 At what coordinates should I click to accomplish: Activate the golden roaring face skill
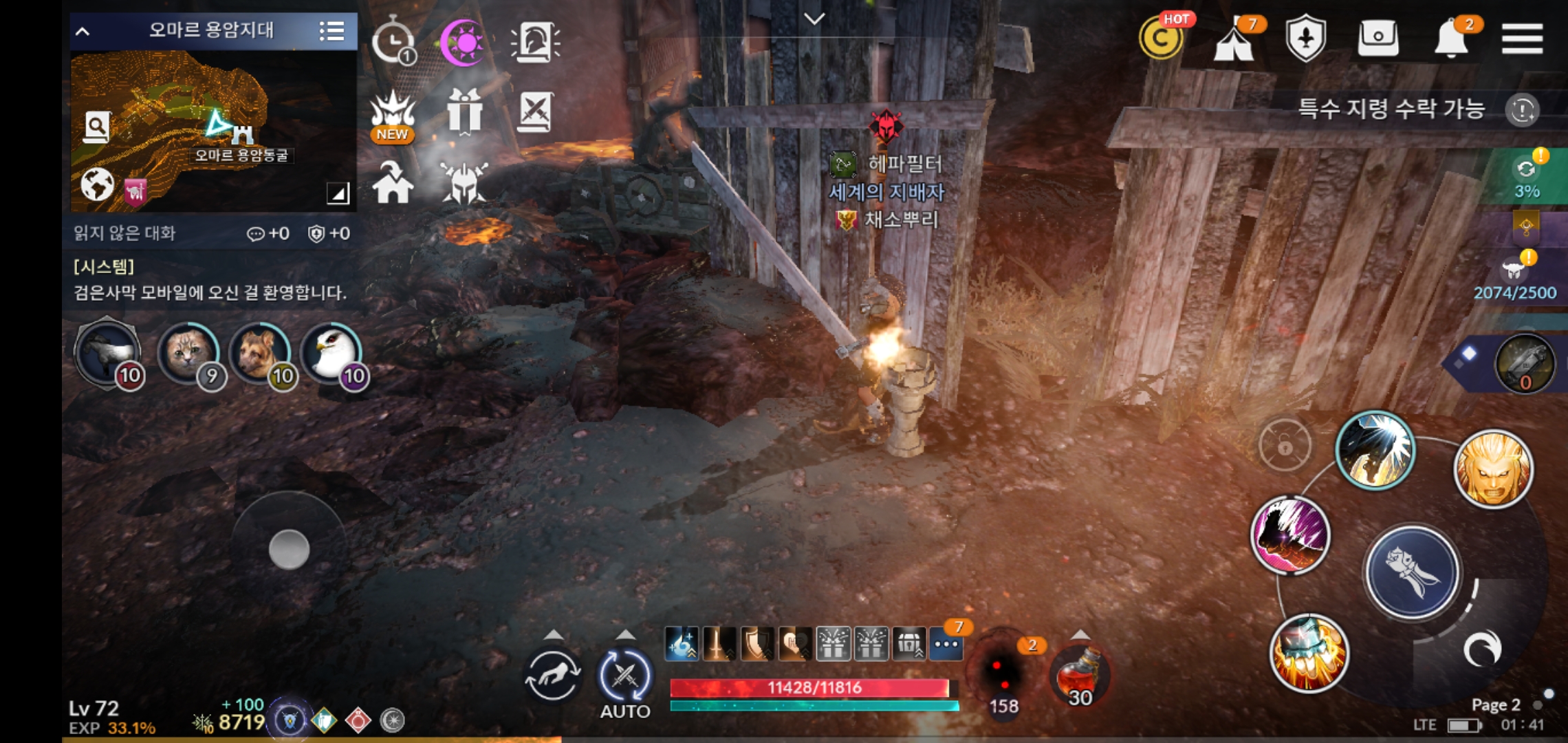tap(1492, 469)
